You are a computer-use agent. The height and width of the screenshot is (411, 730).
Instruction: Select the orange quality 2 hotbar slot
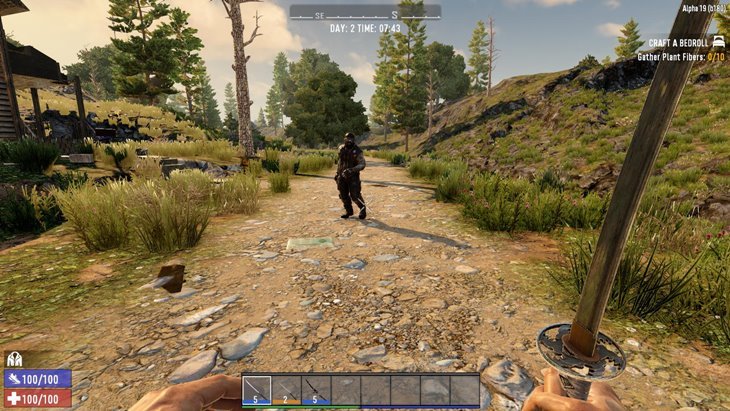coord(287,390)
